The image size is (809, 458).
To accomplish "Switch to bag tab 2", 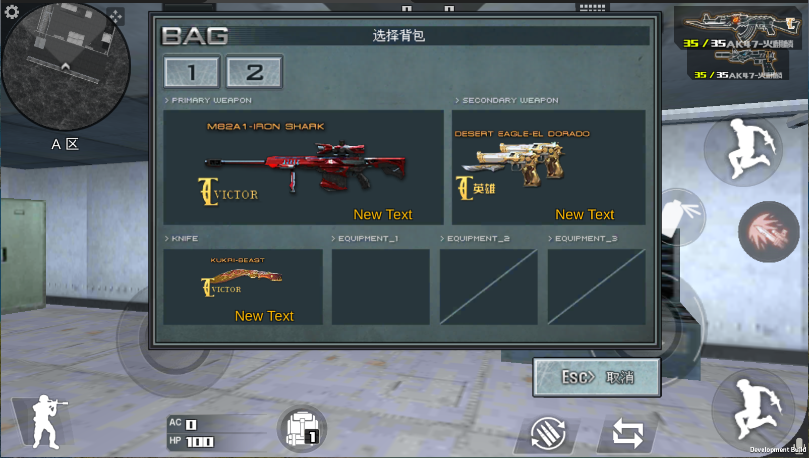I will tap(254, 72).
